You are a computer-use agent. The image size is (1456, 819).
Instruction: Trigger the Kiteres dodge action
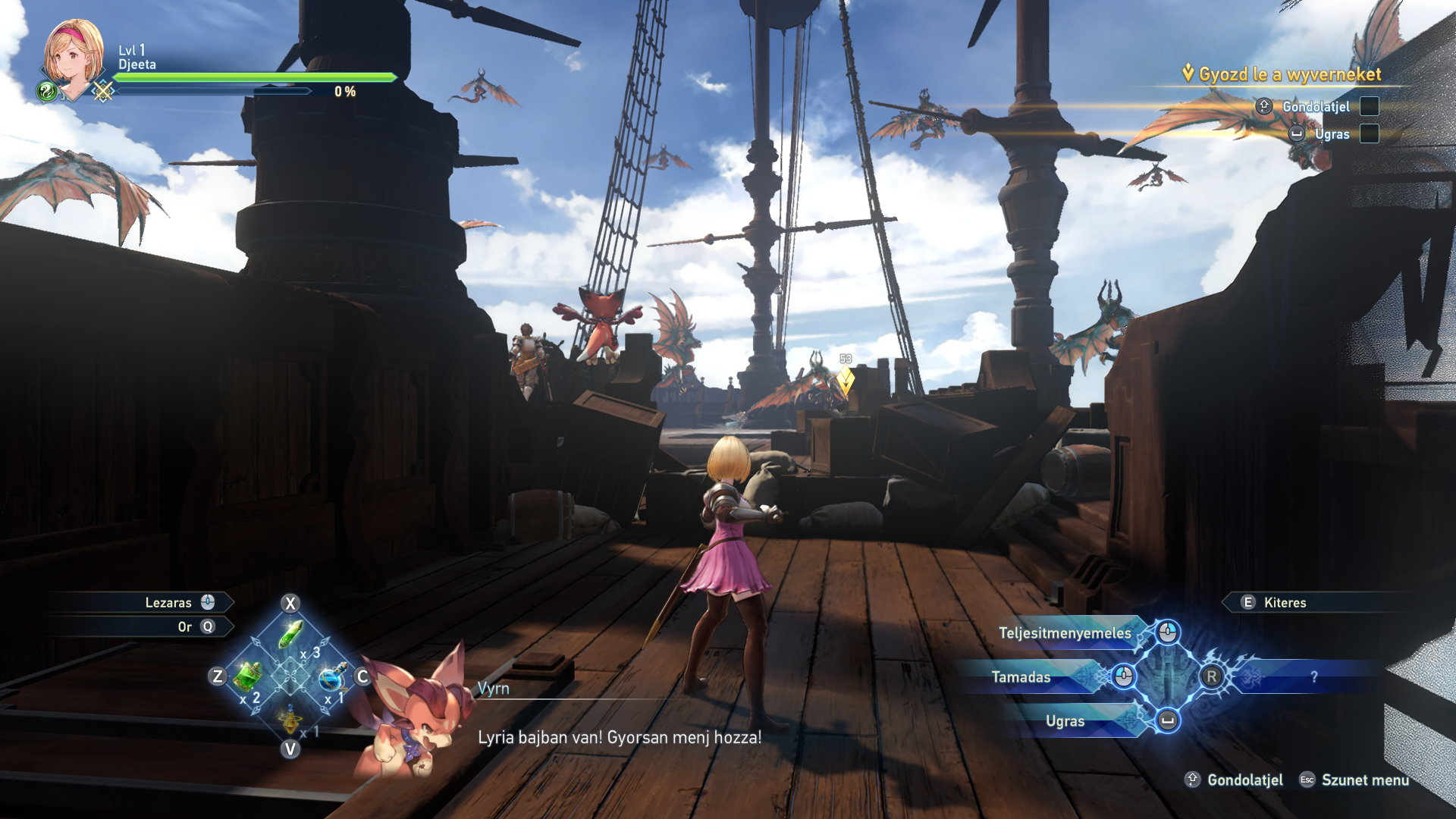pos(1285,603)
